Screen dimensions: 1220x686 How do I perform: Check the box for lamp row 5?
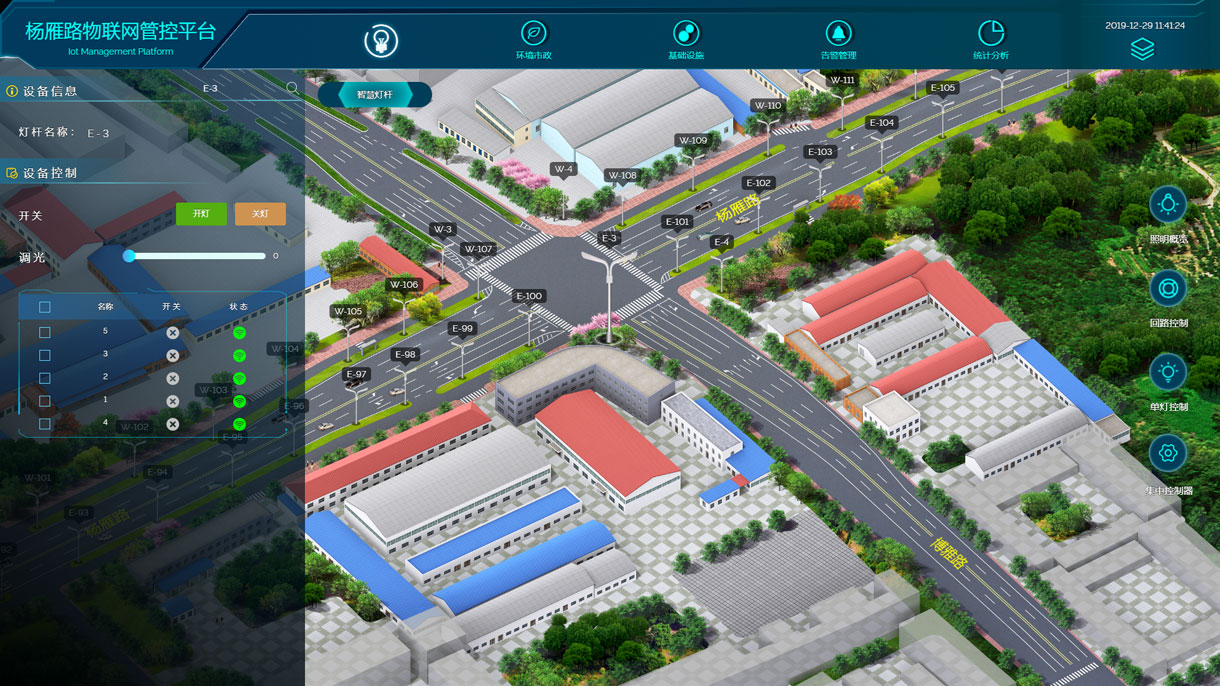coord(44,332)
